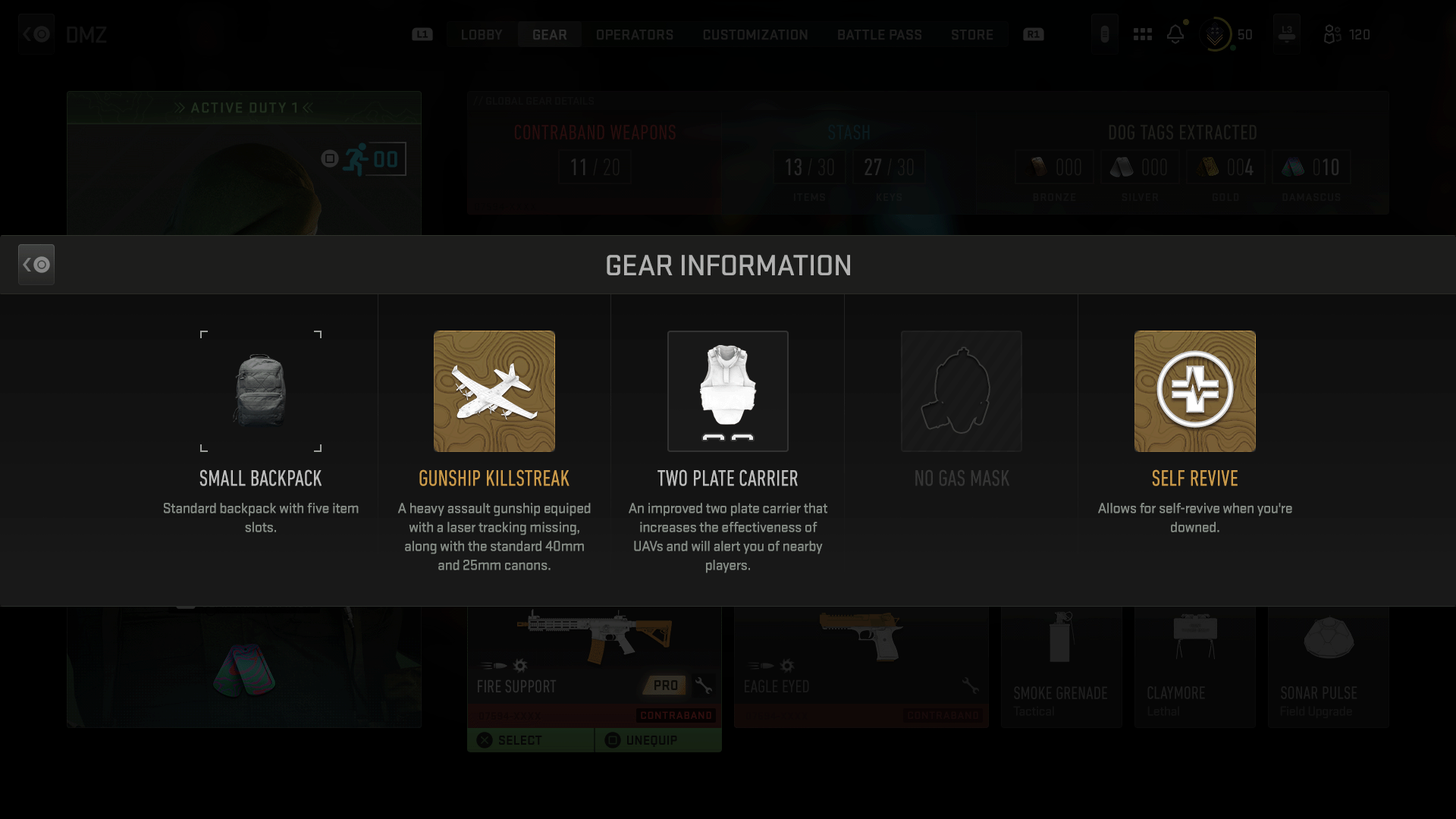
Task: Open the Store tab
Action: click(972, 35)
